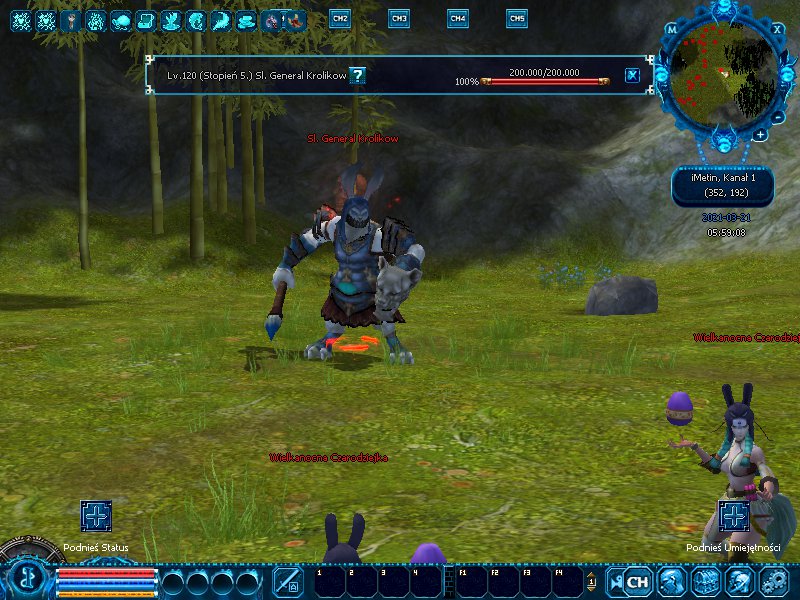Open the world map with M button
The image size is (800, 600).
pos(672,30)
